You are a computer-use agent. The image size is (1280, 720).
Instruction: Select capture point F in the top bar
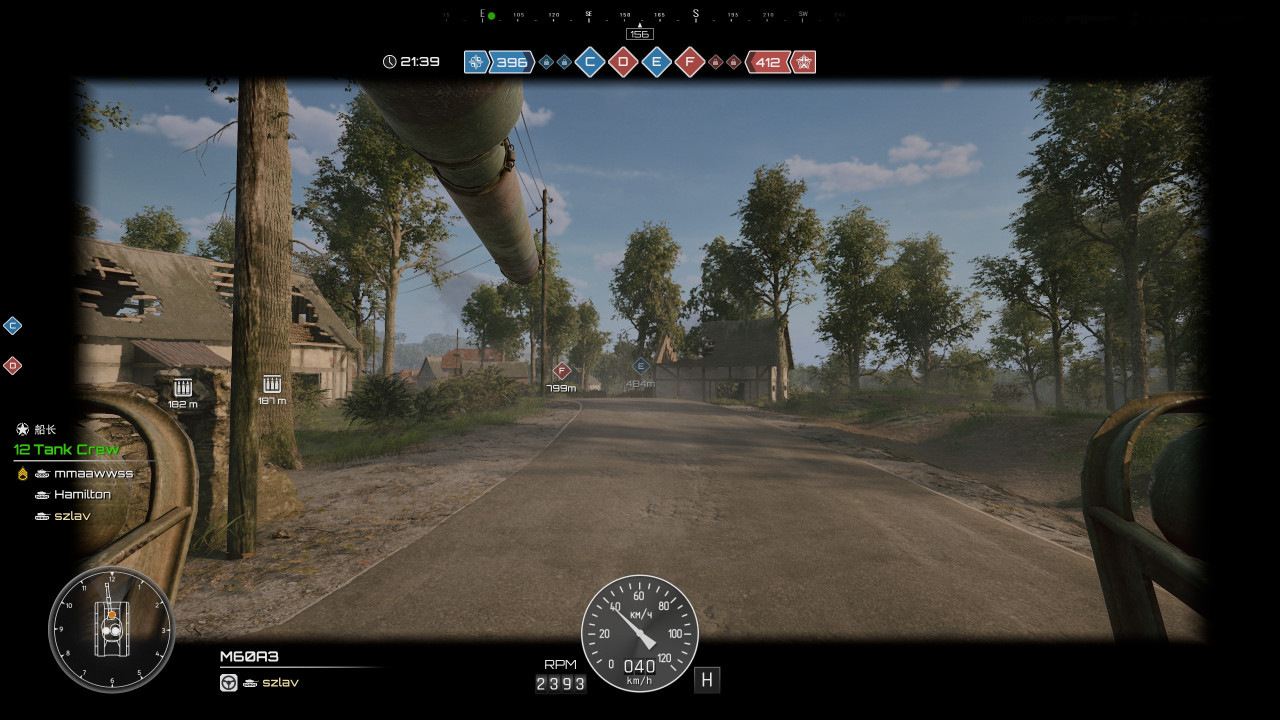pos(689,62)
